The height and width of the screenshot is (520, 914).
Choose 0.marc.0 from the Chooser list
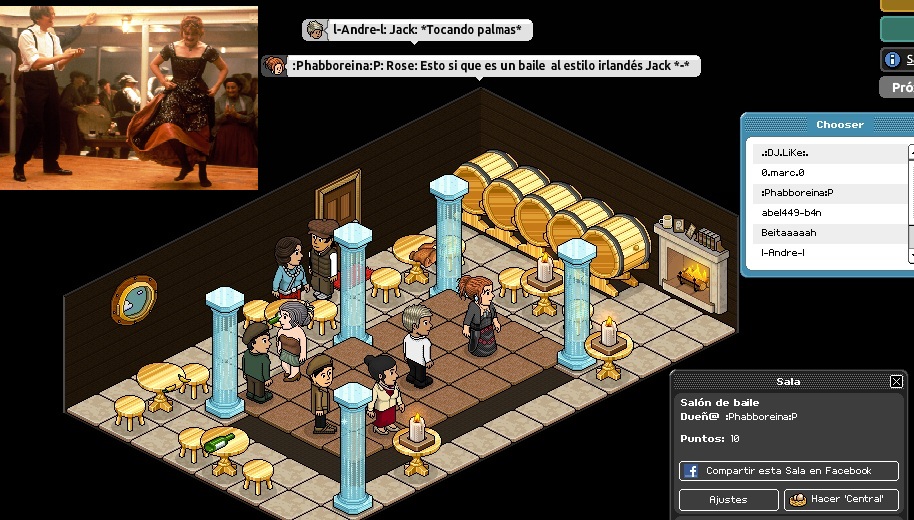click(x=830, y=173)
